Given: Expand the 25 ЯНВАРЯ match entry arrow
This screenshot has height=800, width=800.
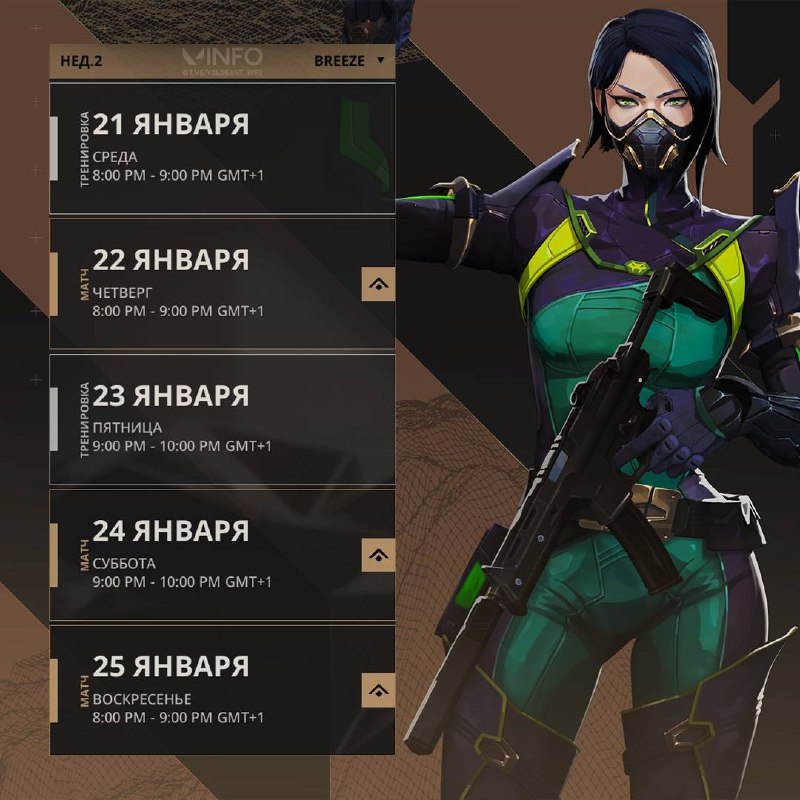Looking at the screenshot, I should pyautogui.click(x=378, y=690).
